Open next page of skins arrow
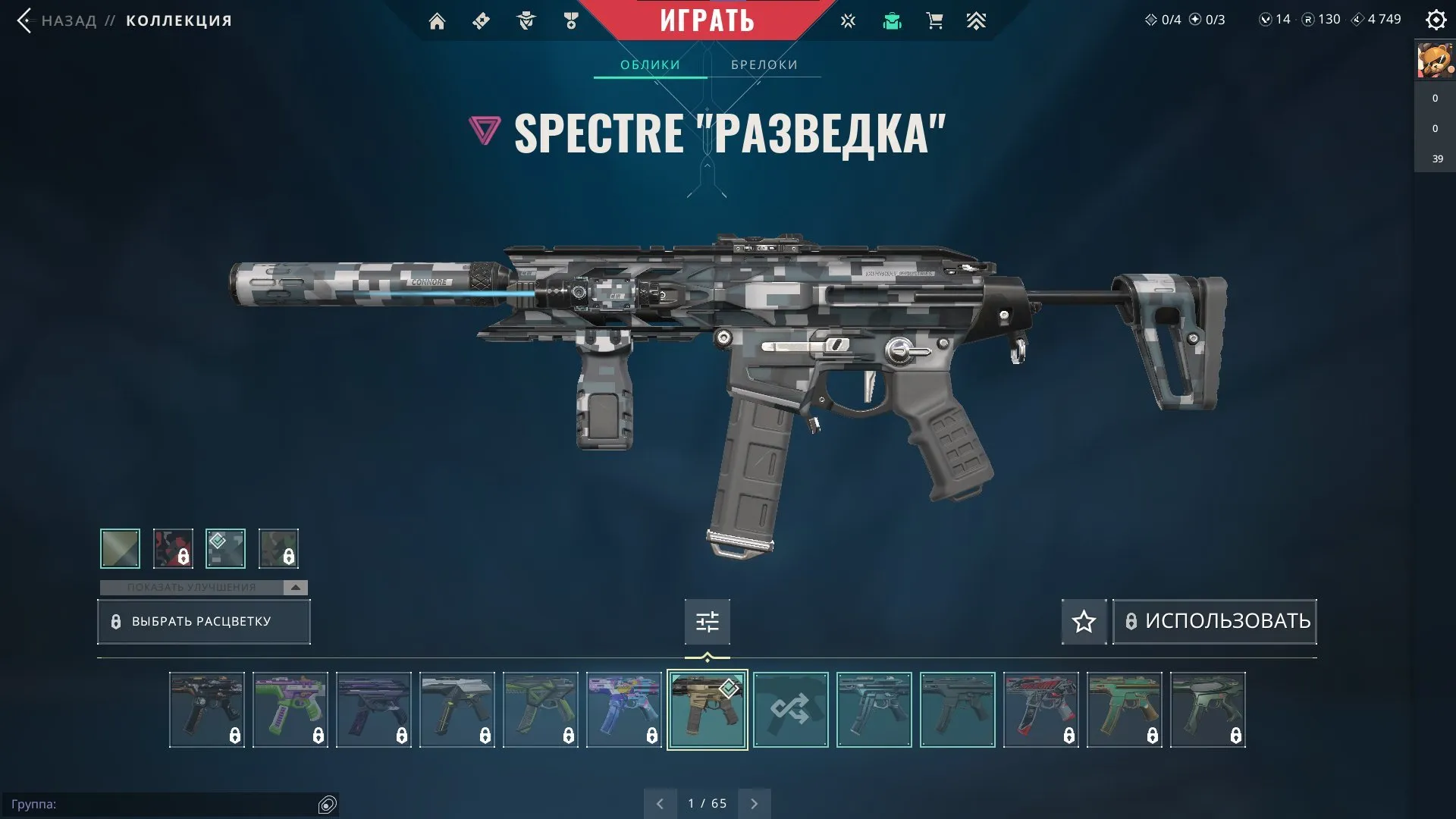Image resolution: width=1456 pixels, height=819 pixels. [754, 802]
